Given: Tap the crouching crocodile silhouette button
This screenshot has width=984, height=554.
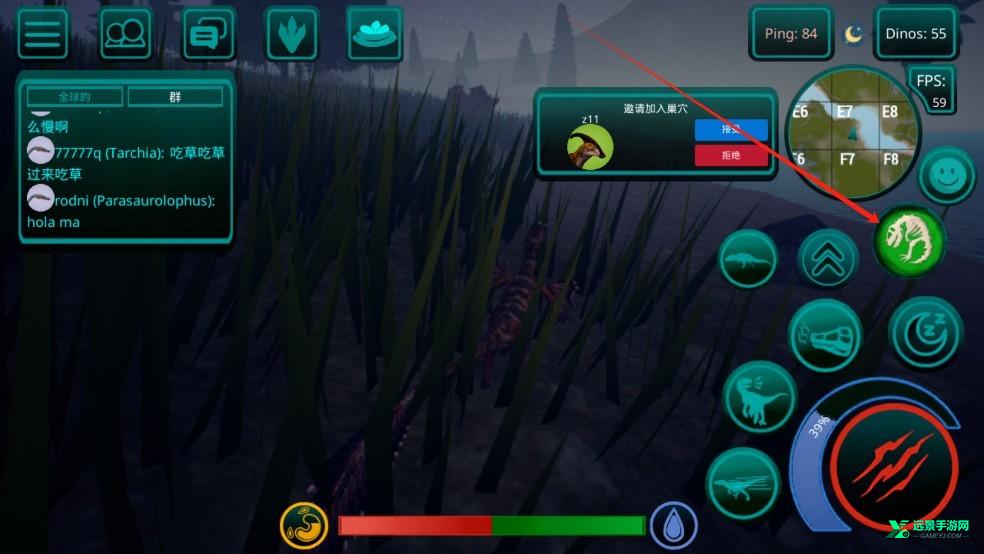Looking at the screenshot, I should (x=748, y=260).
